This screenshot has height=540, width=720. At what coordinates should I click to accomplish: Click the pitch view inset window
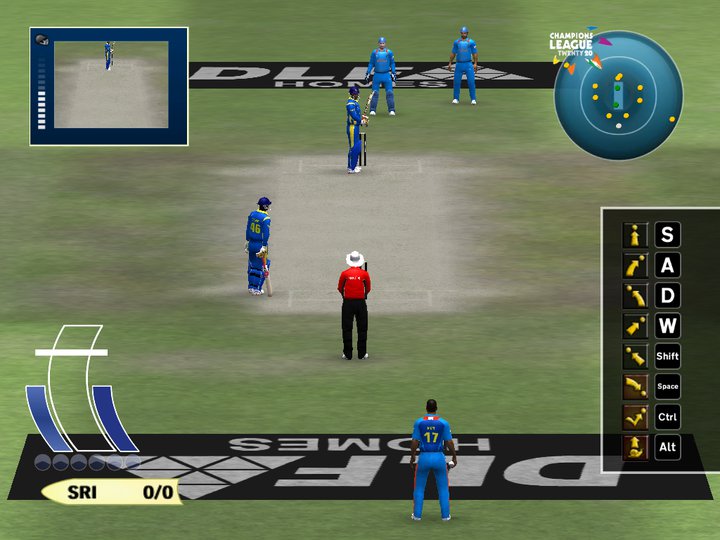coord(109,86)
